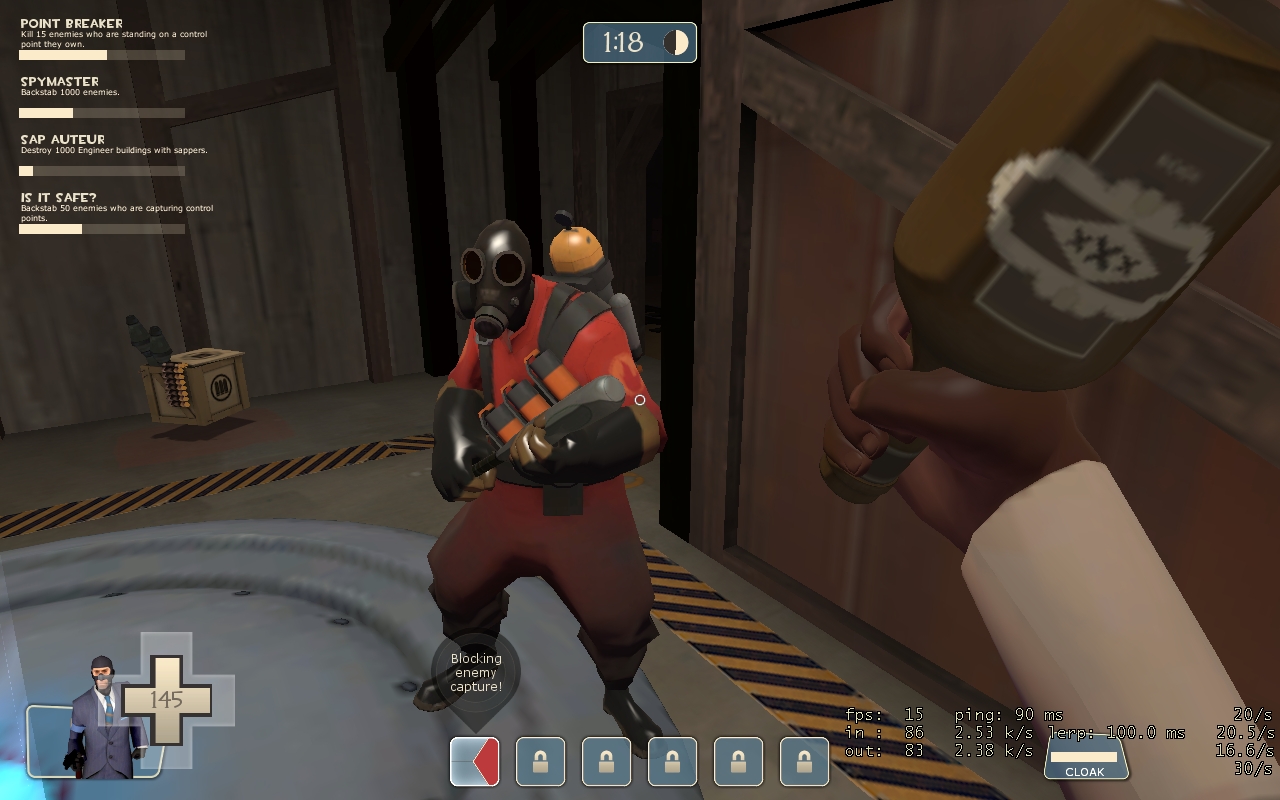Click the Blocking enemy capture indicator
Image resolution: width=1280 pixels, height=800 pixels.
click(474, 674)
